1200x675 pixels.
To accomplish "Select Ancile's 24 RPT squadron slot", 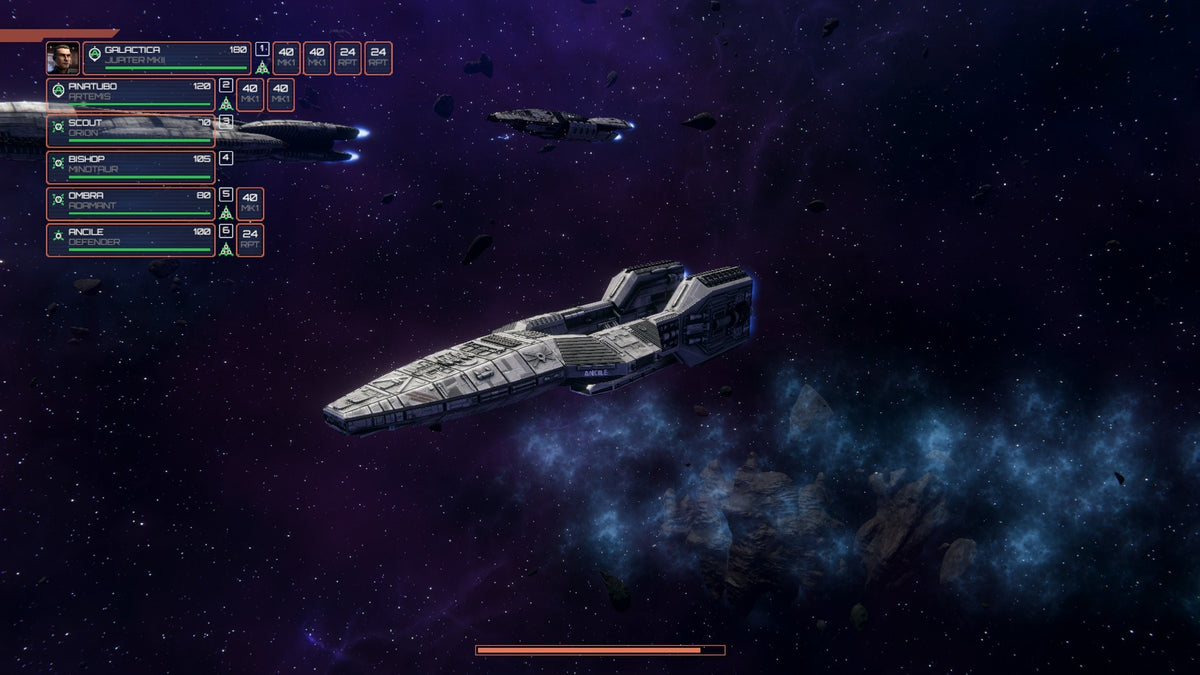I will click(x=250, y=240).
